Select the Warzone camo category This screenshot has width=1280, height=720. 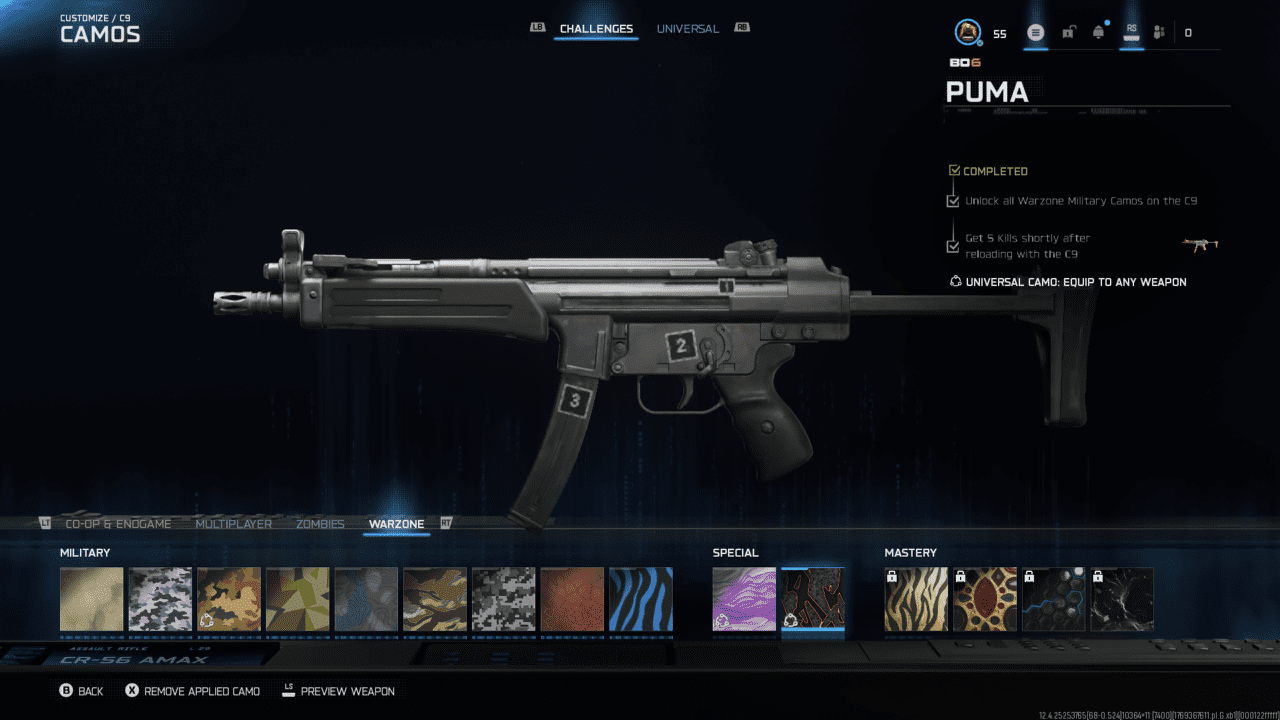pyautogui.click(x=396, y=524)
